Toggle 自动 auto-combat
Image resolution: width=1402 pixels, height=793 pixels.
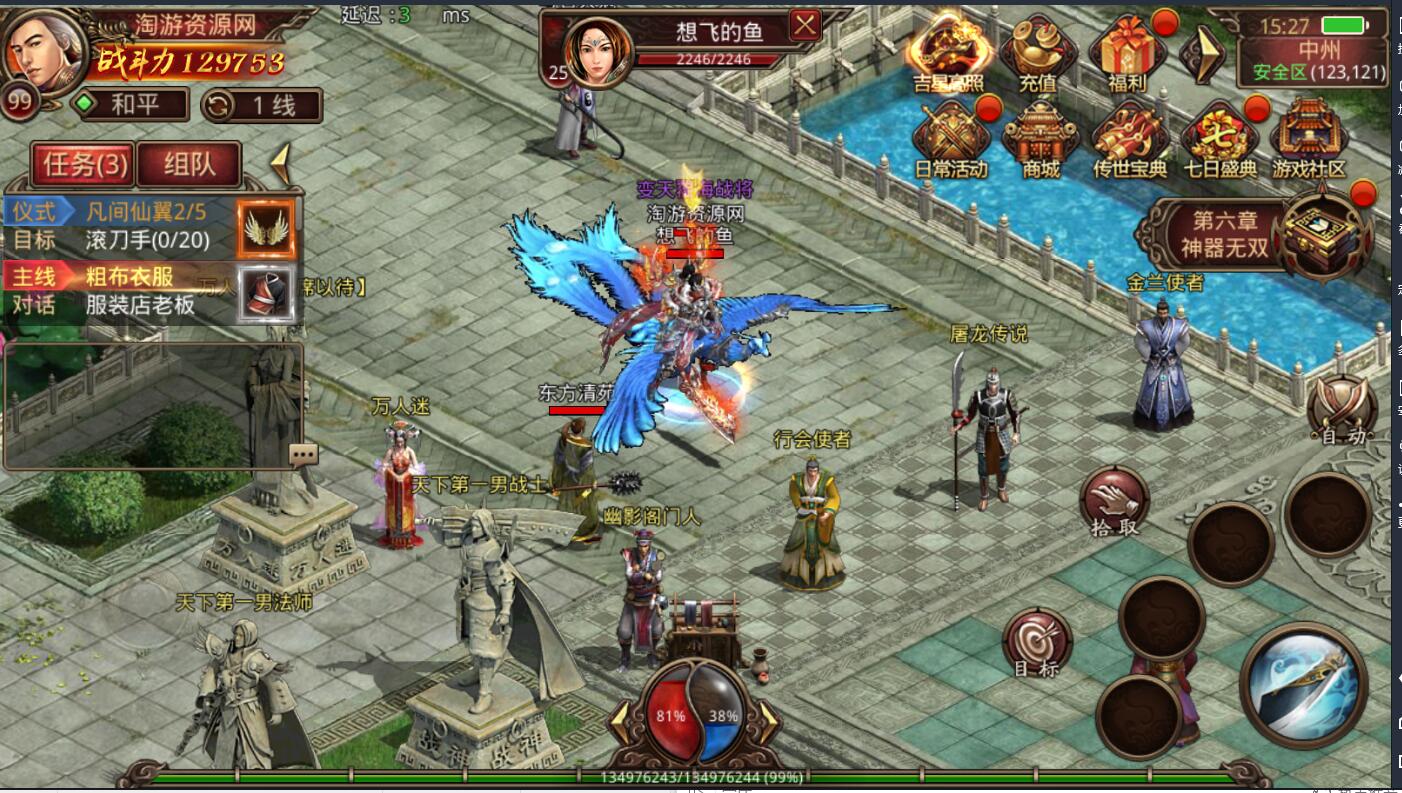click(x=1342, y=409)
